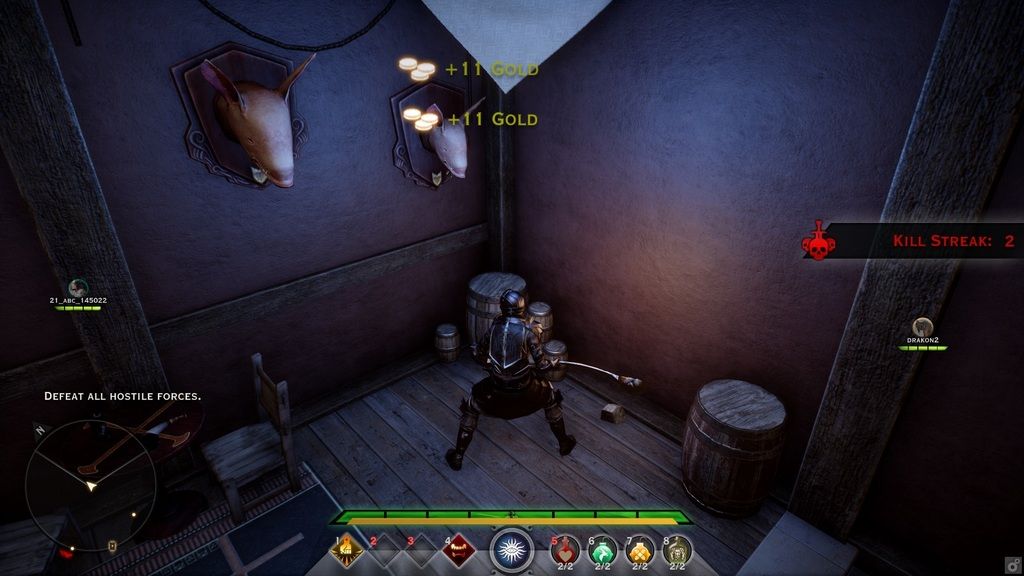Click the circular minimap
Viewport: 1024px width, 576px height.
click(x=90, y=484)
